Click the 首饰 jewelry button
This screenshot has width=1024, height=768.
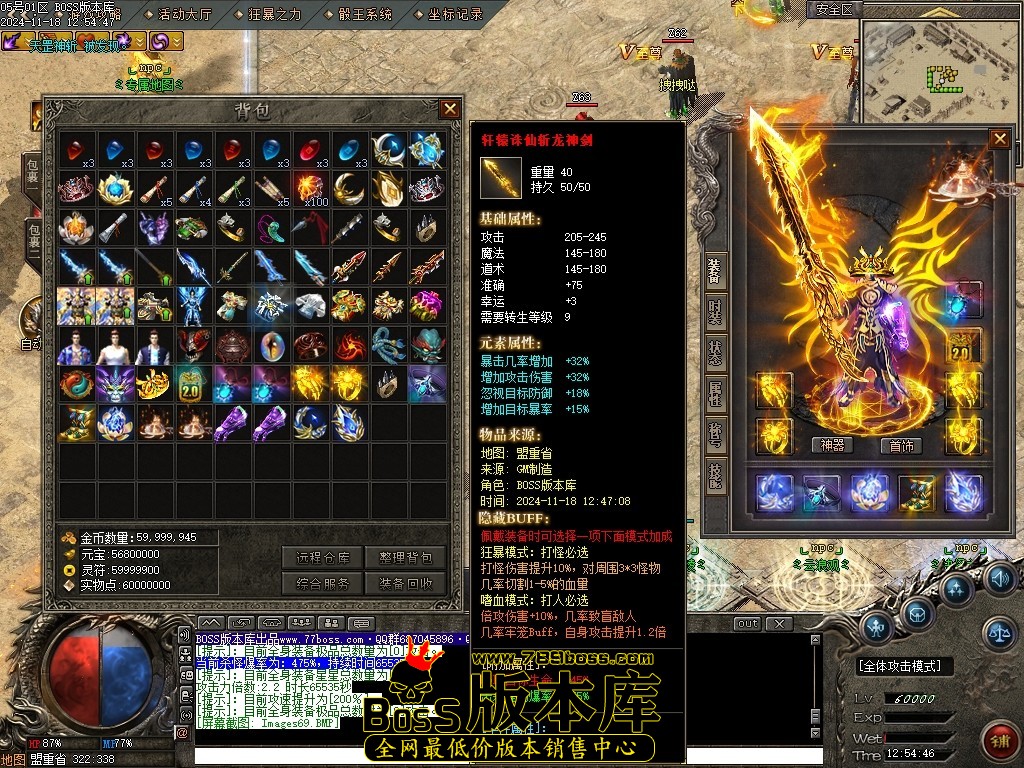[901, 446]
